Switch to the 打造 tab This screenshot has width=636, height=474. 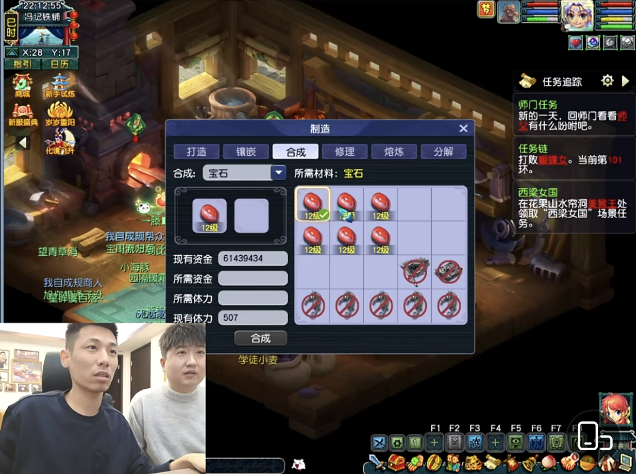pyautogui.click(x=196, y=152)
